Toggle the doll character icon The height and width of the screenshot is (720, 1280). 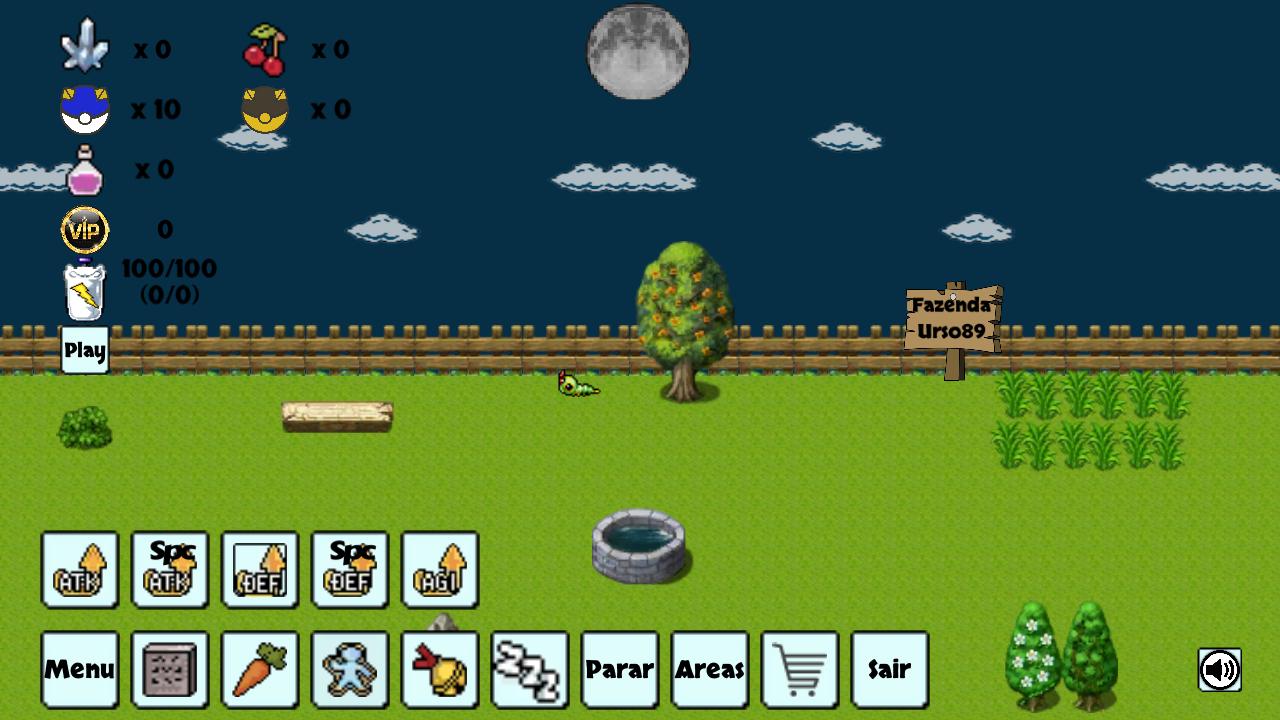click(x=350, y=668)
